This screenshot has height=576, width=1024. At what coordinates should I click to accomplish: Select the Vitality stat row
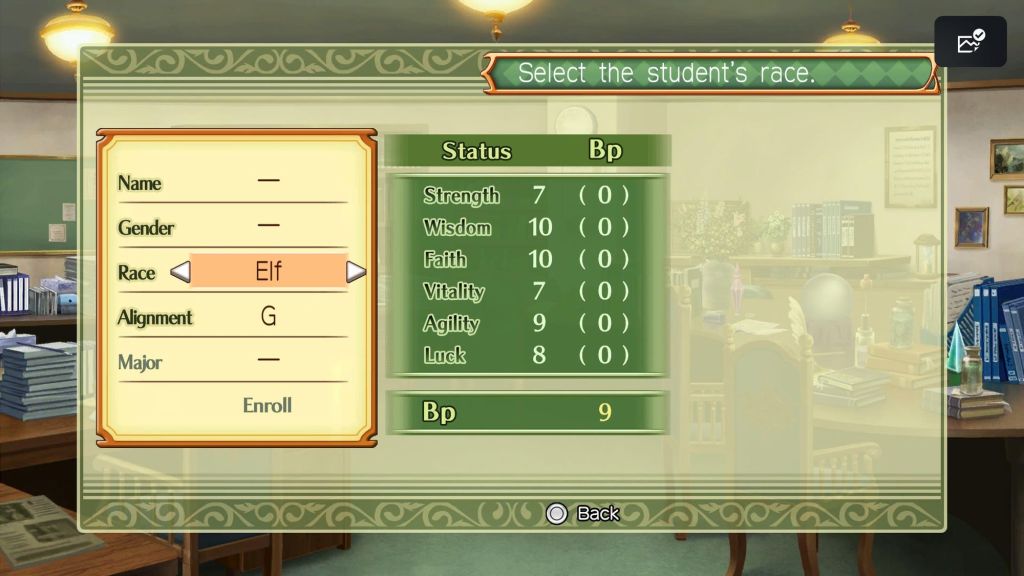tap(526, 291)
